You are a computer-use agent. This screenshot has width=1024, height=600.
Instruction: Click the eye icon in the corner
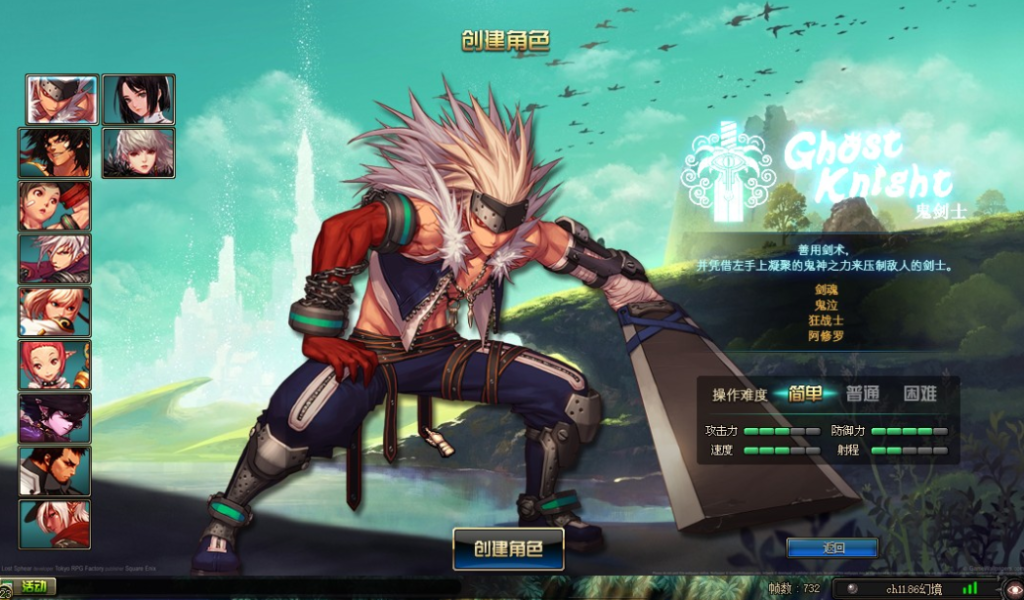[x=1012, y=588]
